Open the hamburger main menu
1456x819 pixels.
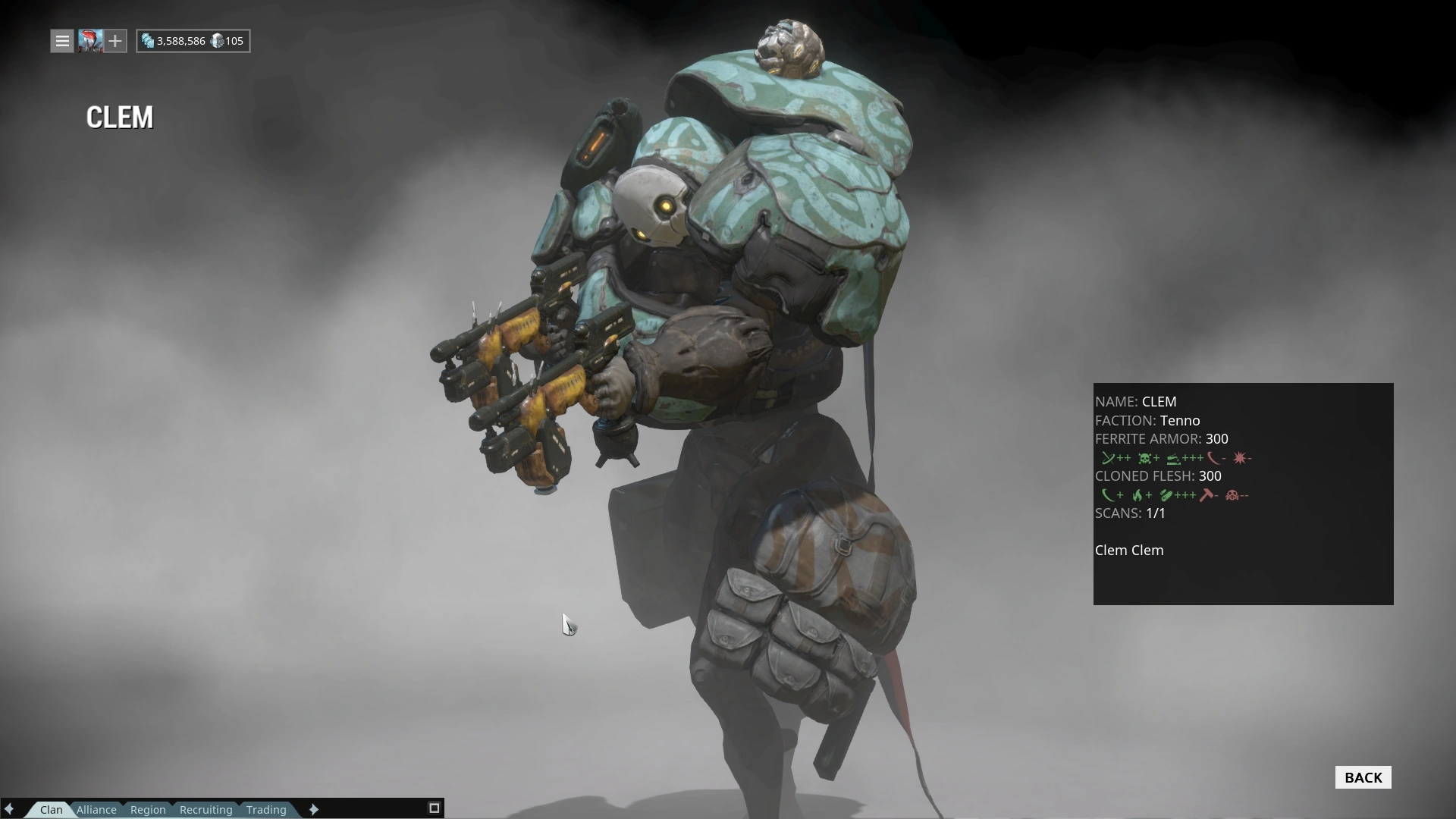point(62,41)
